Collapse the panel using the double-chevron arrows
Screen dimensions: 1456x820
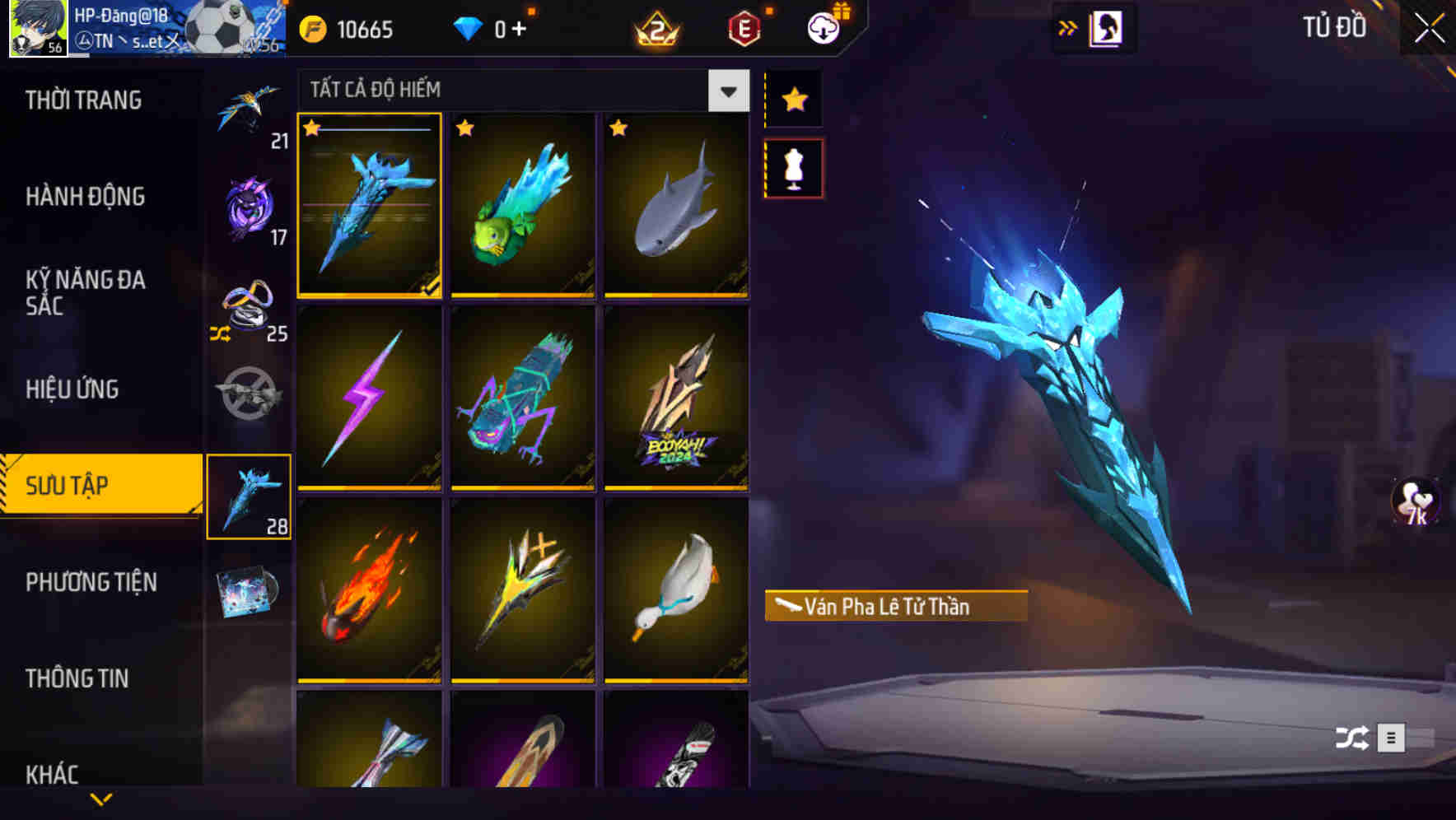pos(1067,26)
